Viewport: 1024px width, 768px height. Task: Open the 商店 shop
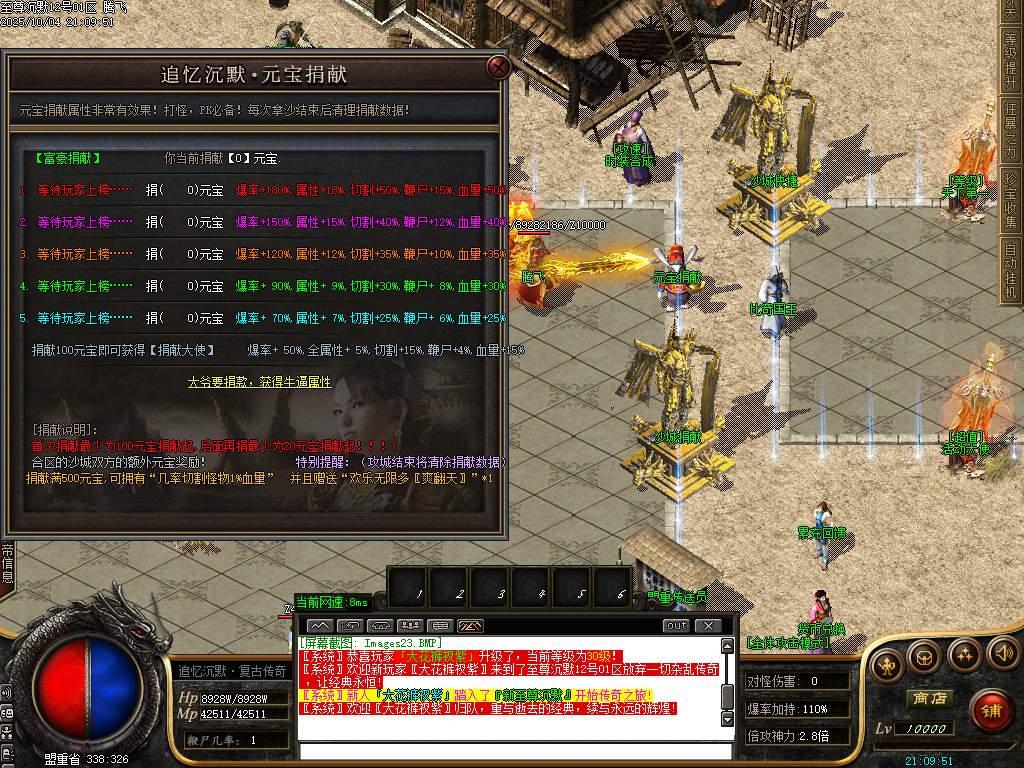tap(926, 698)
